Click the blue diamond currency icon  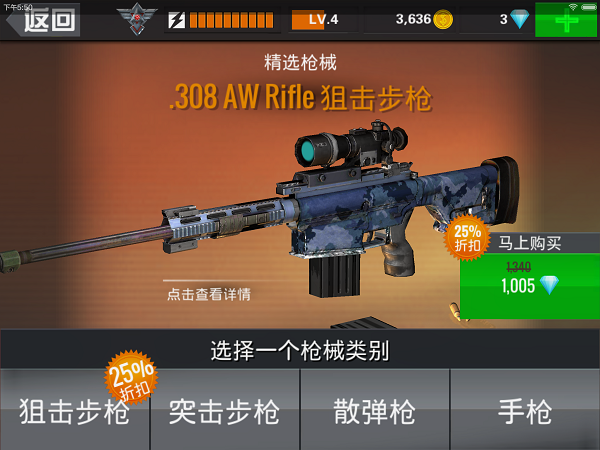[520, 19]
